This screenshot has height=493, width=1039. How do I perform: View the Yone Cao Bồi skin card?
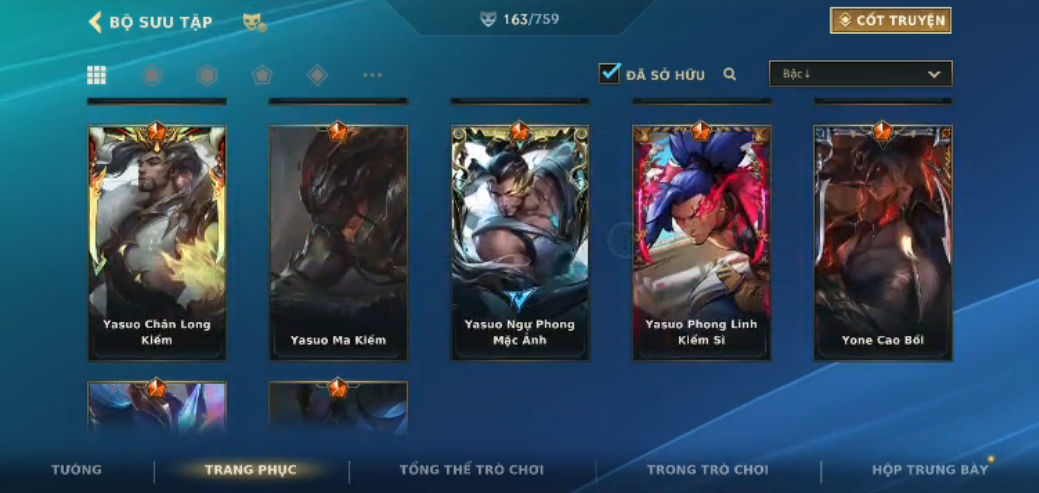(883, 242)
